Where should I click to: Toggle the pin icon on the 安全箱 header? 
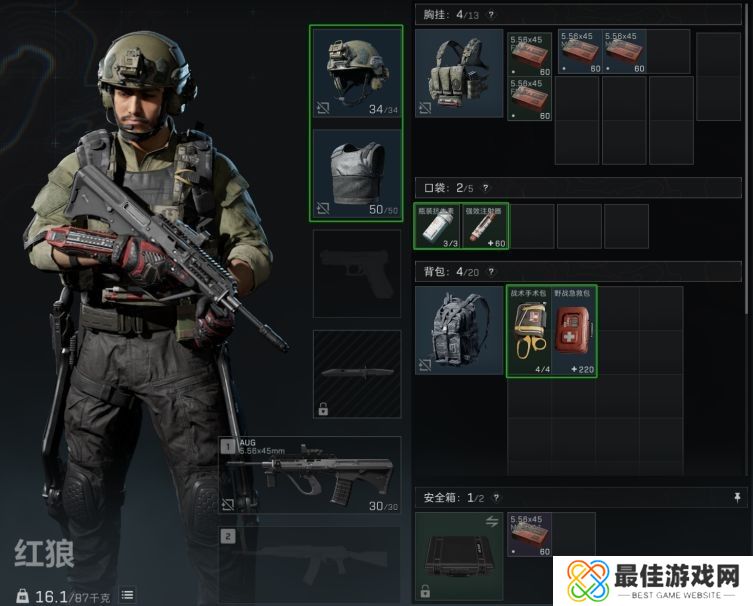[738, 496]
